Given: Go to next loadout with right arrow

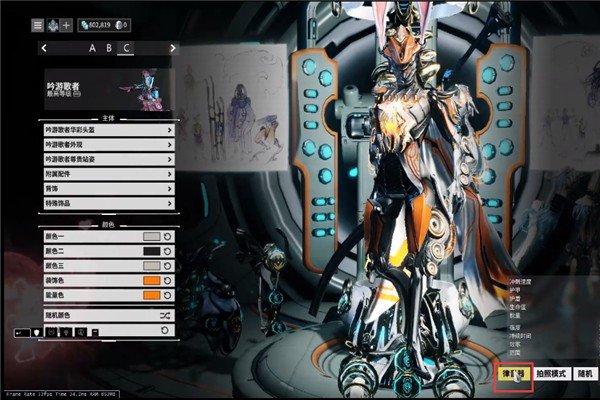Looking at the screenshot, I should pyautogui.click(x=172, y=47).
